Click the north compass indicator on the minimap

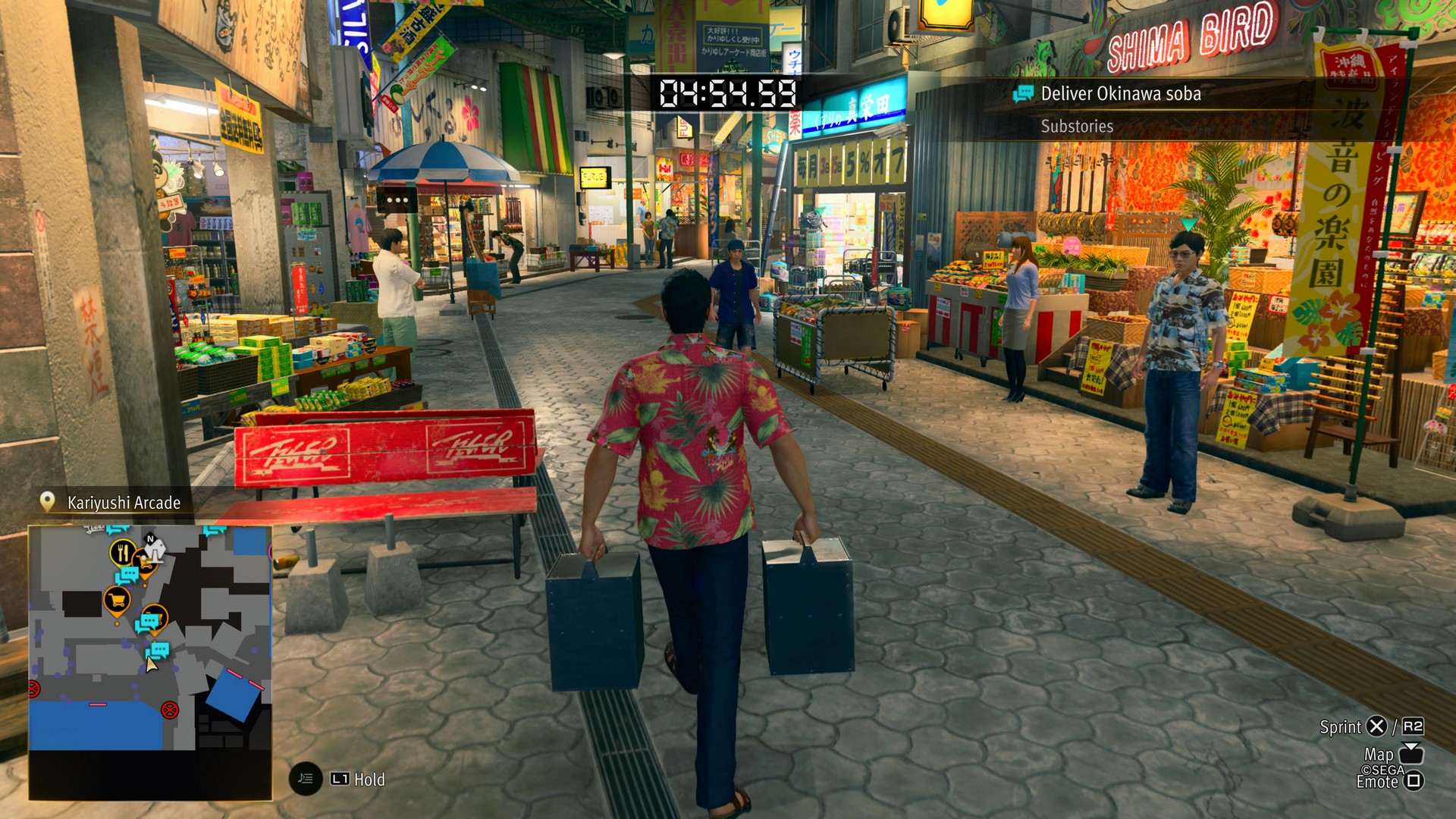pos(149,540)
